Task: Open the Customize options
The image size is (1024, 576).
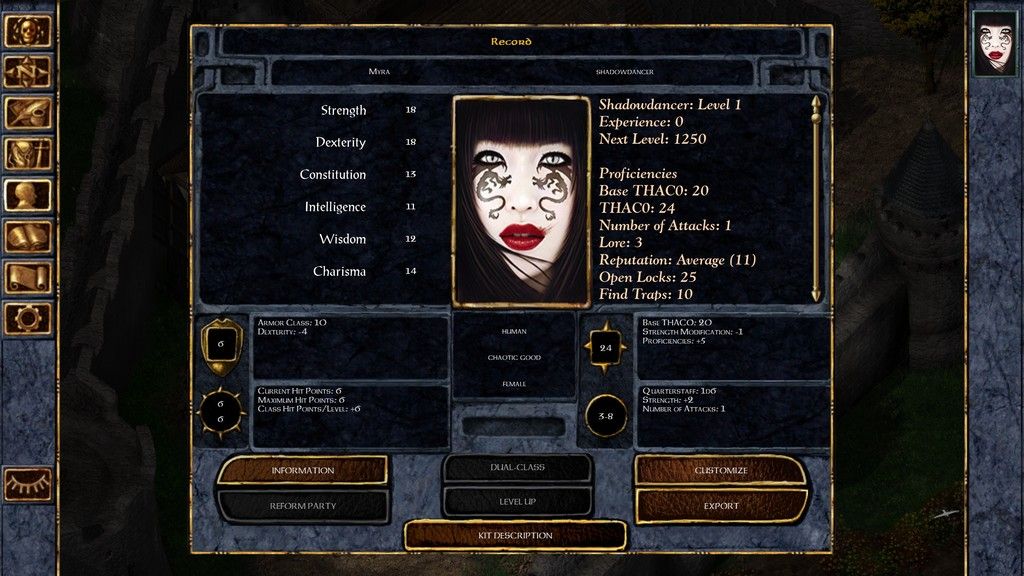Action: coord(721,470)
